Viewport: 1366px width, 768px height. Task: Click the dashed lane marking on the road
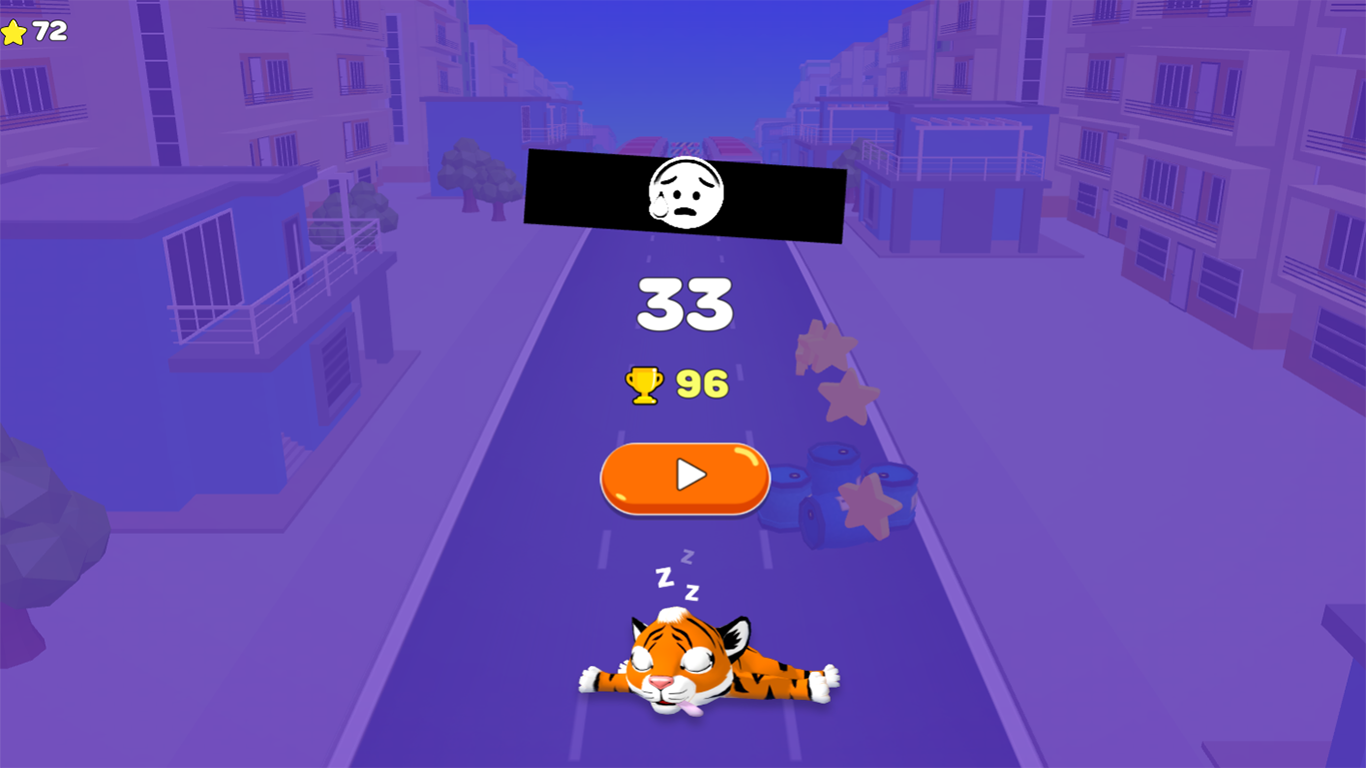point(604,550)
